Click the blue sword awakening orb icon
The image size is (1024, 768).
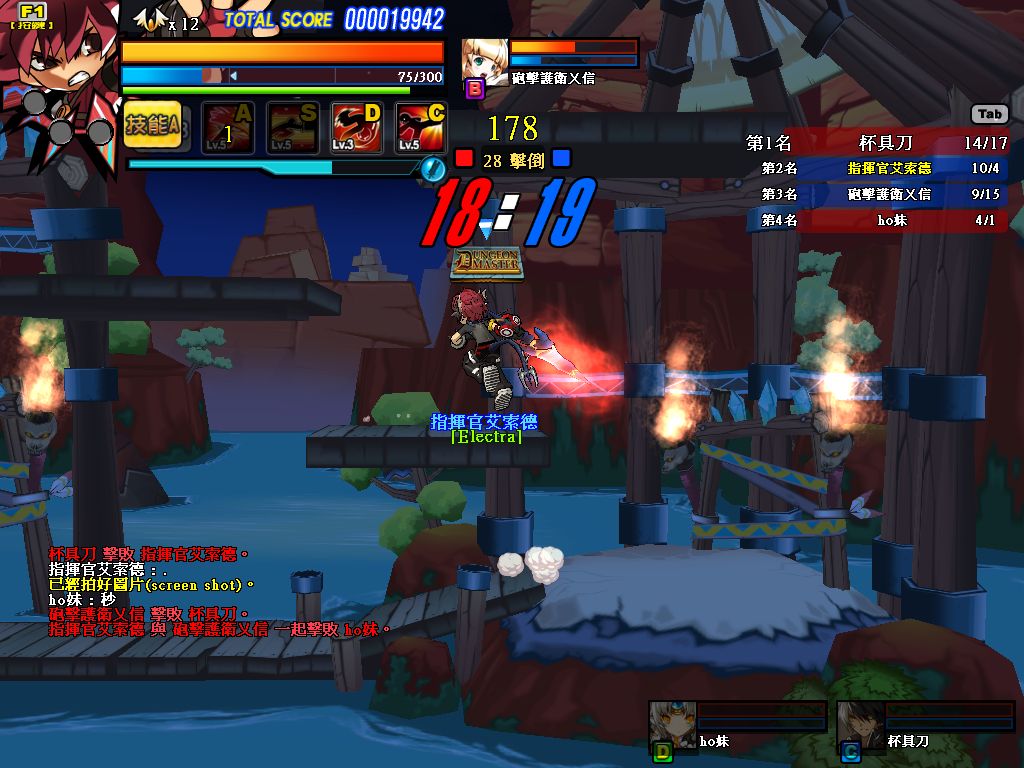[x=432, y=168]
